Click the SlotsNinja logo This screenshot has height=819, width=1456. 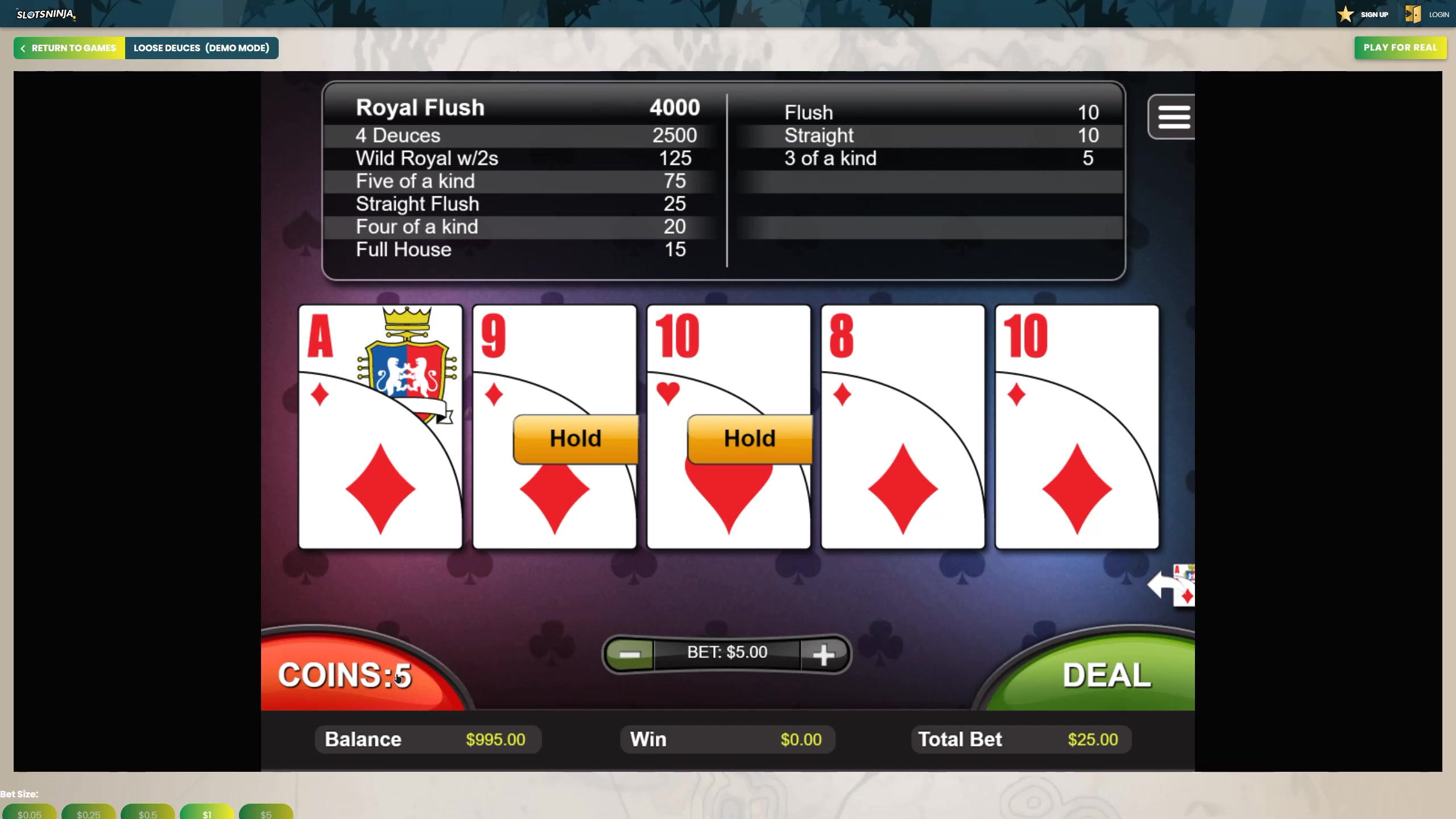(x=45, y=14)
